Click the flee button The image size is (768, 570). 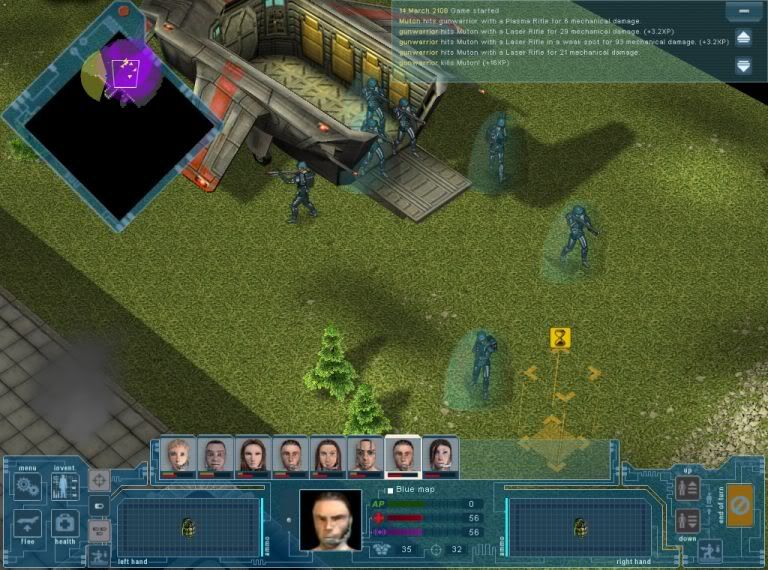[x=28, y=523]
